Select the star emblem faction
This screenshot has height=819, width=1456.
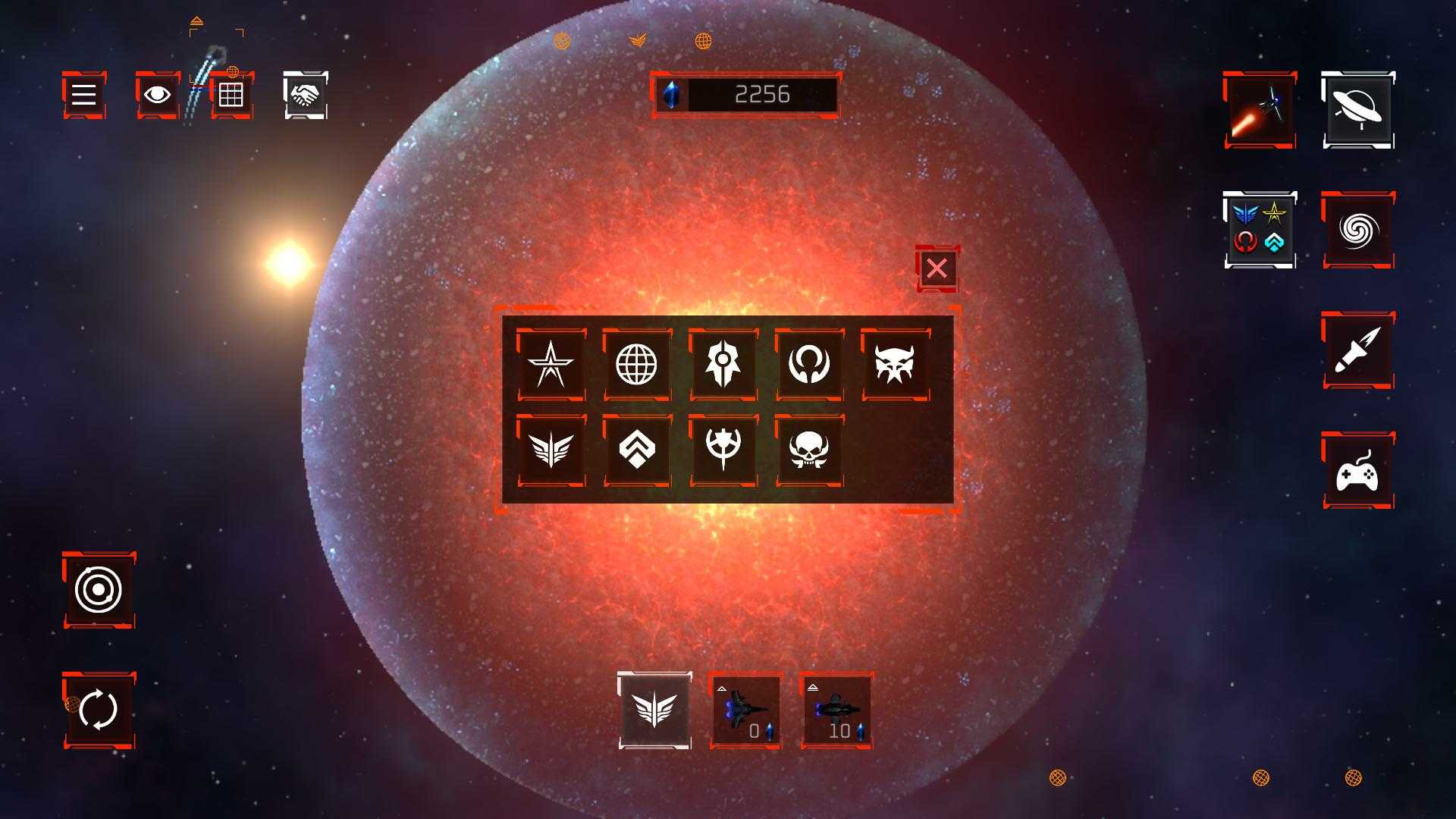coord(551,364)
